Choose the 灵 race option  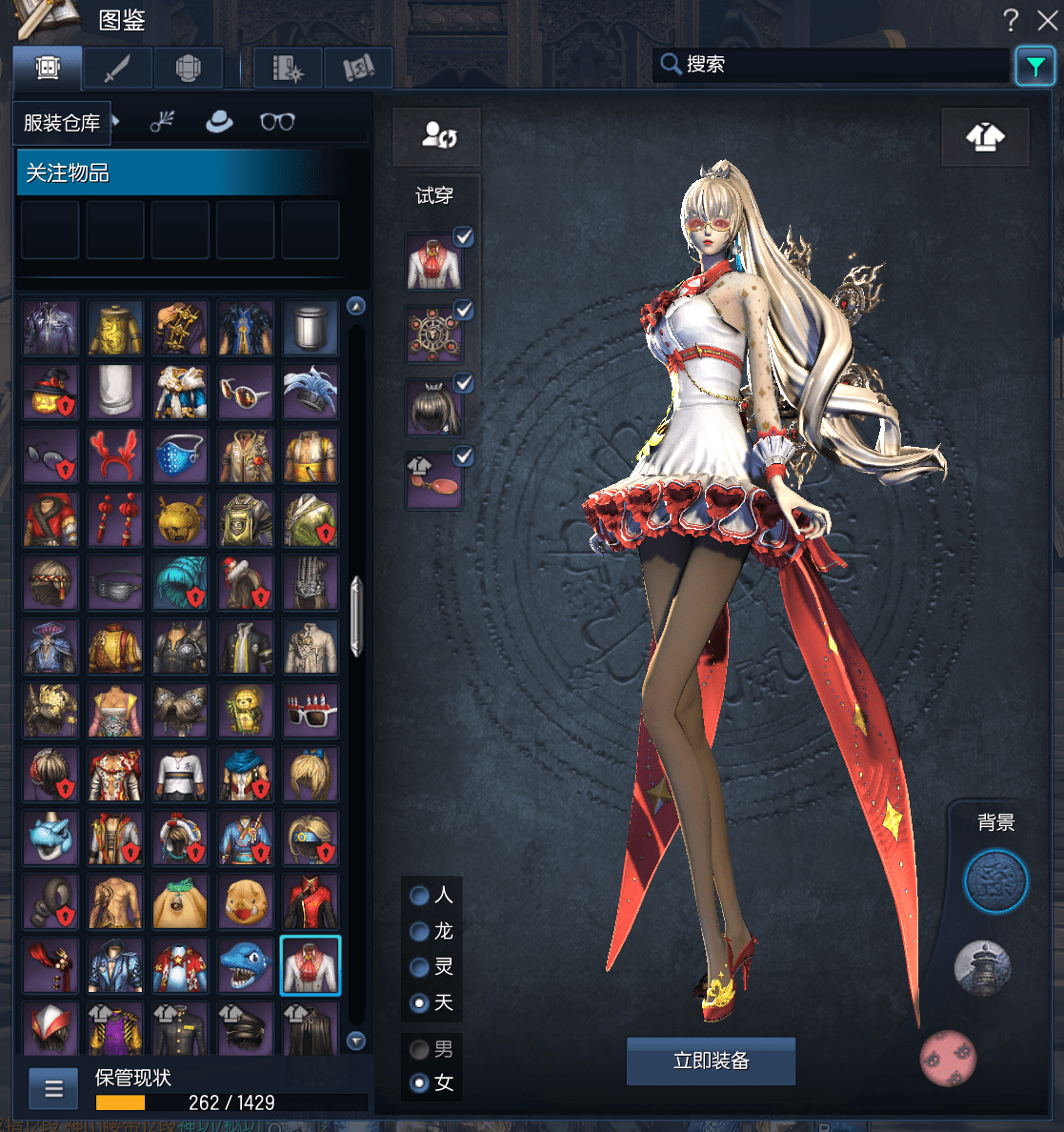point(419,967)
